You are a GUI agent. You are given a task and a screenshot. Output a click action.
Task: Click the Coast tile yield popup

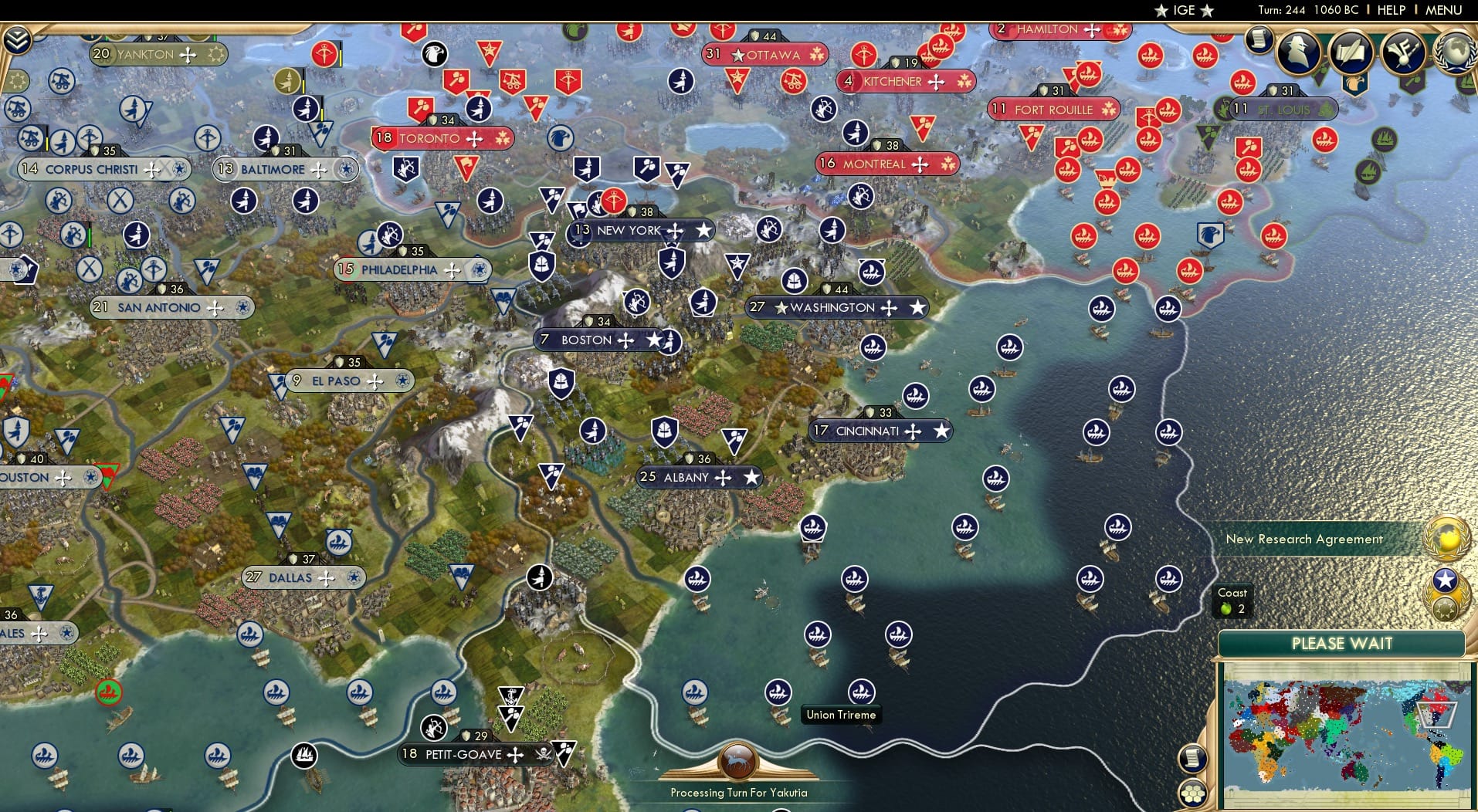click(x=1233, y=601)
